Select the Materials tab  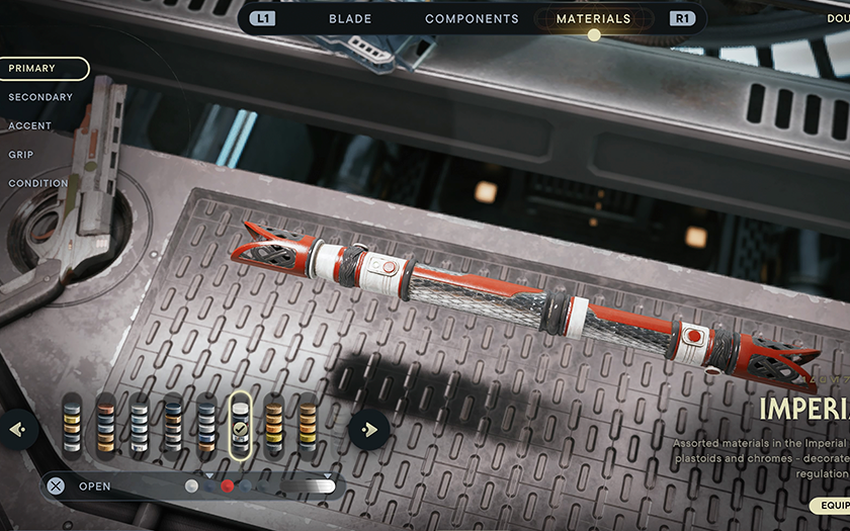[x=593, y=18]
